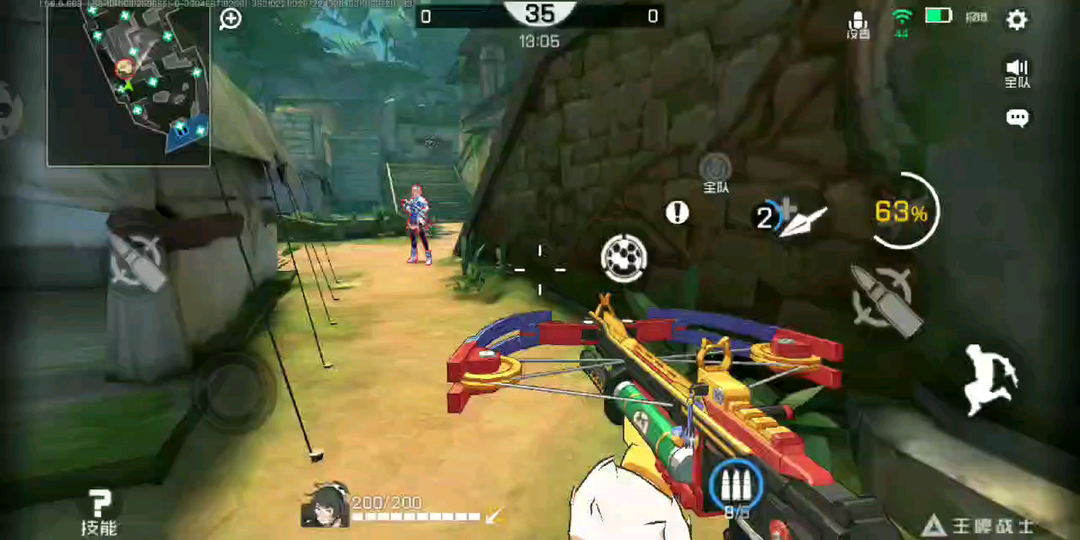The width and height of the screenshot is (1080, 540).
Task: Reload using the blue ammo icon
Action: (735, 486)
